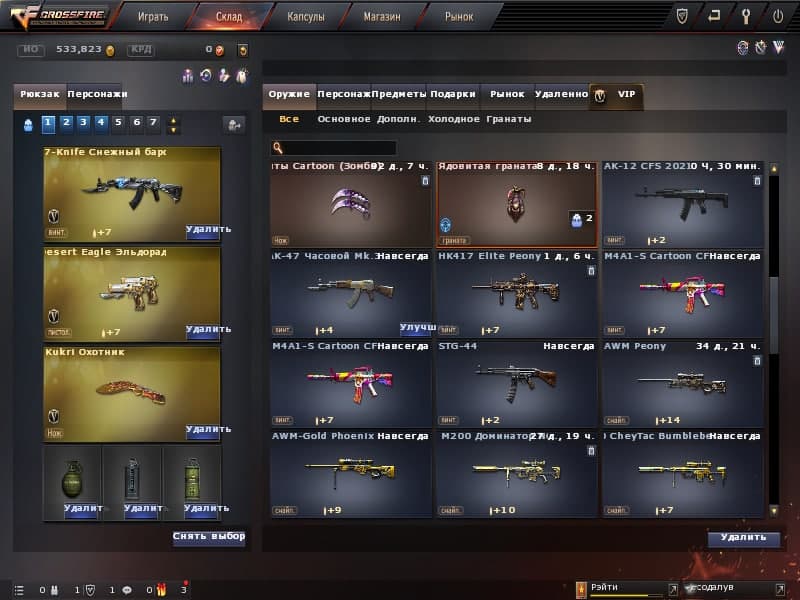
Task: Click the Снять выбор button
Action: pyautogui.click(x=208, y=537)
